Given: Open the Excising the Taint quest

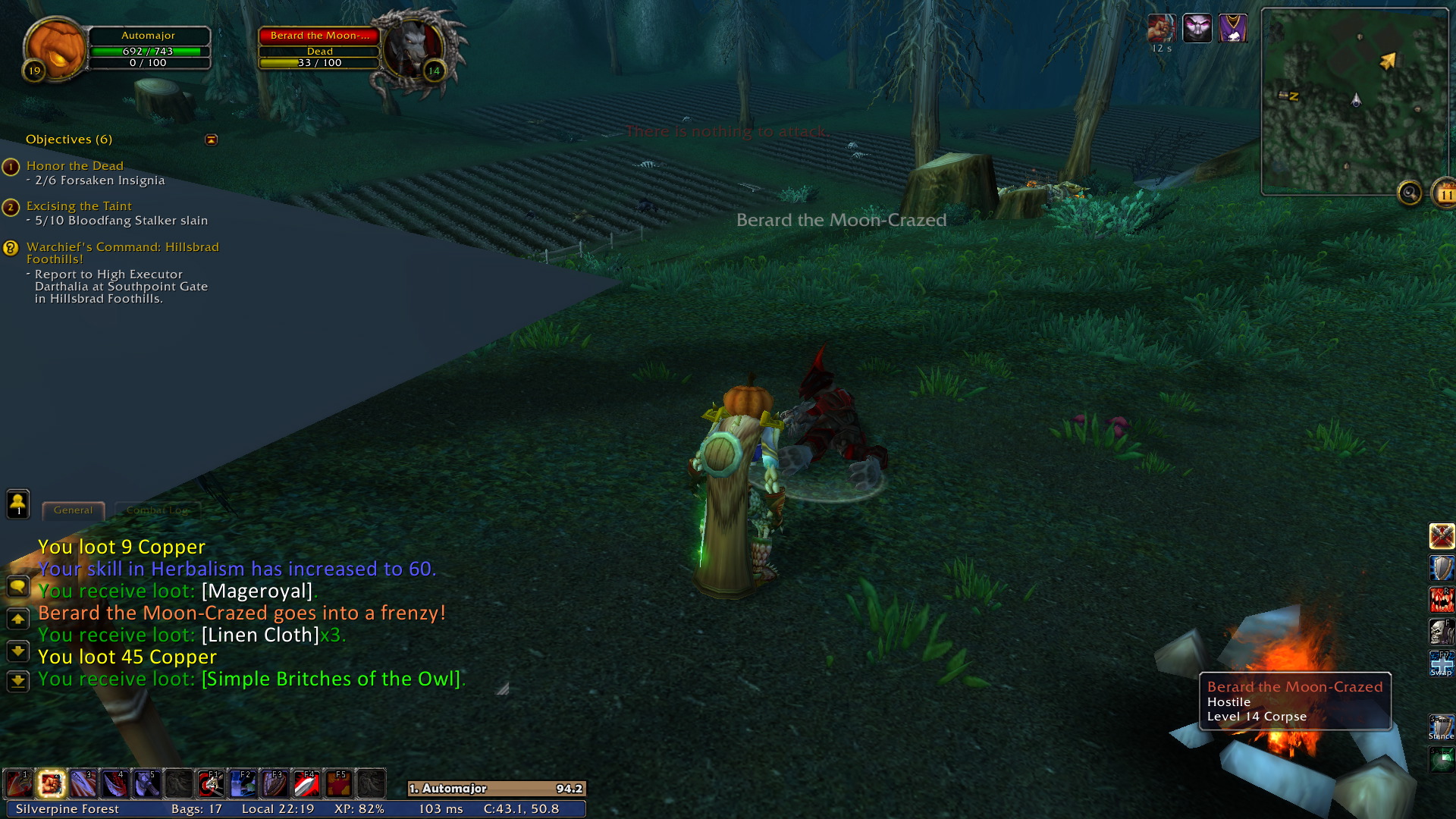Looking at the screenshot, I should [x=79, y=206].
